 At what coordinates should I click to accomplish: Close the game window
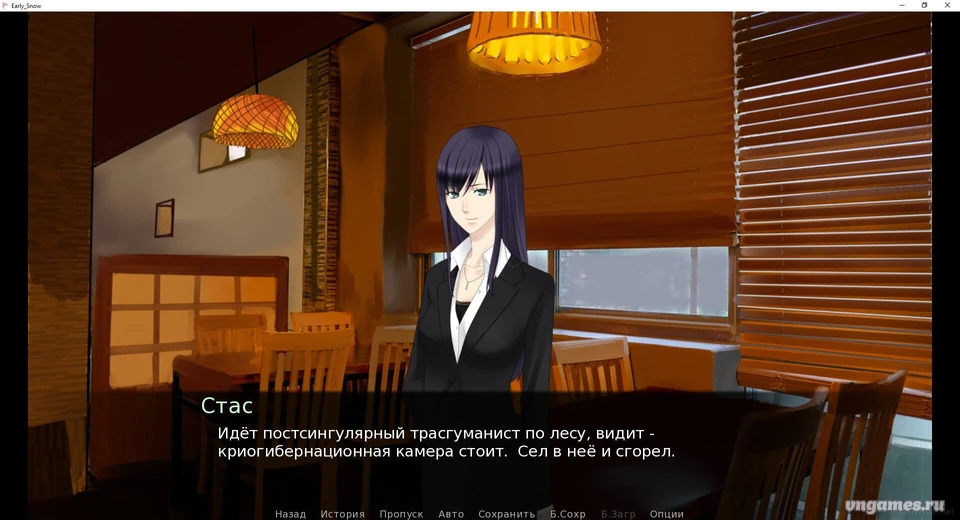point(947,5)
